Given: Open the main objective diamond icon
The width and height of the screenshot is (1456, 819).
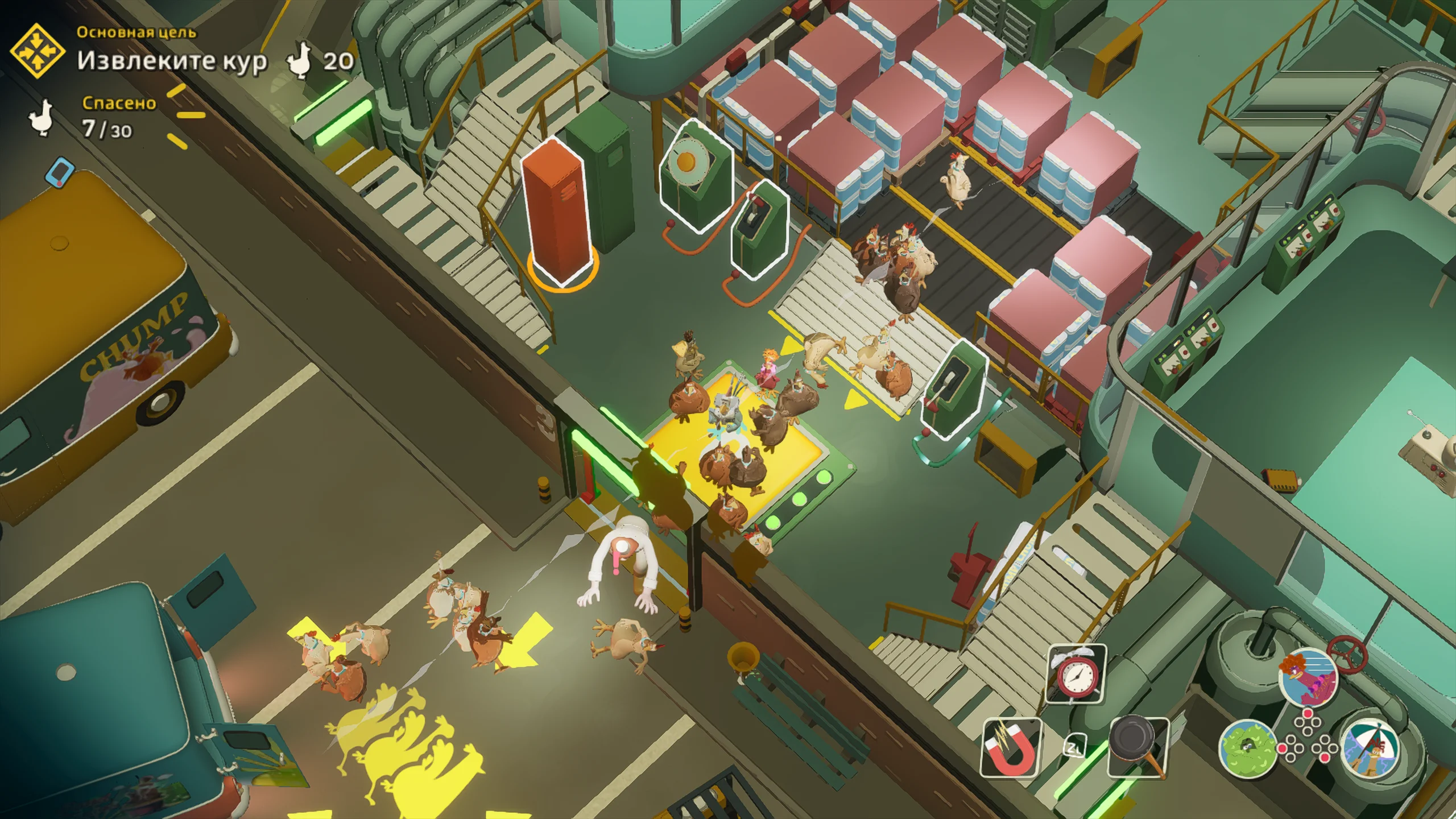Looking at the screenshot, I should pos(38,51).
